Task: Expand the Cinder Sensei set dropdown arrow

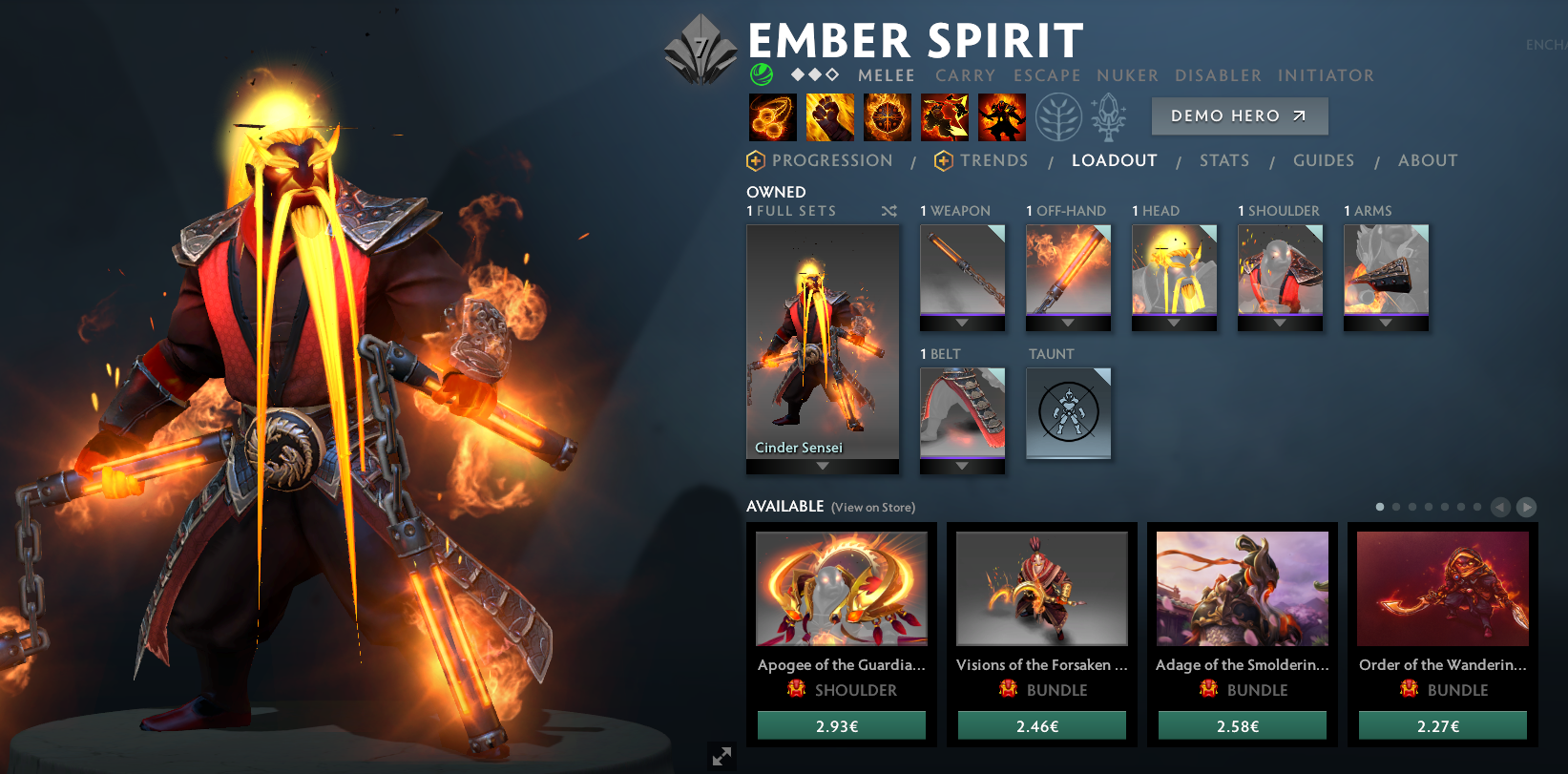Action: click(x=822, y=468)
